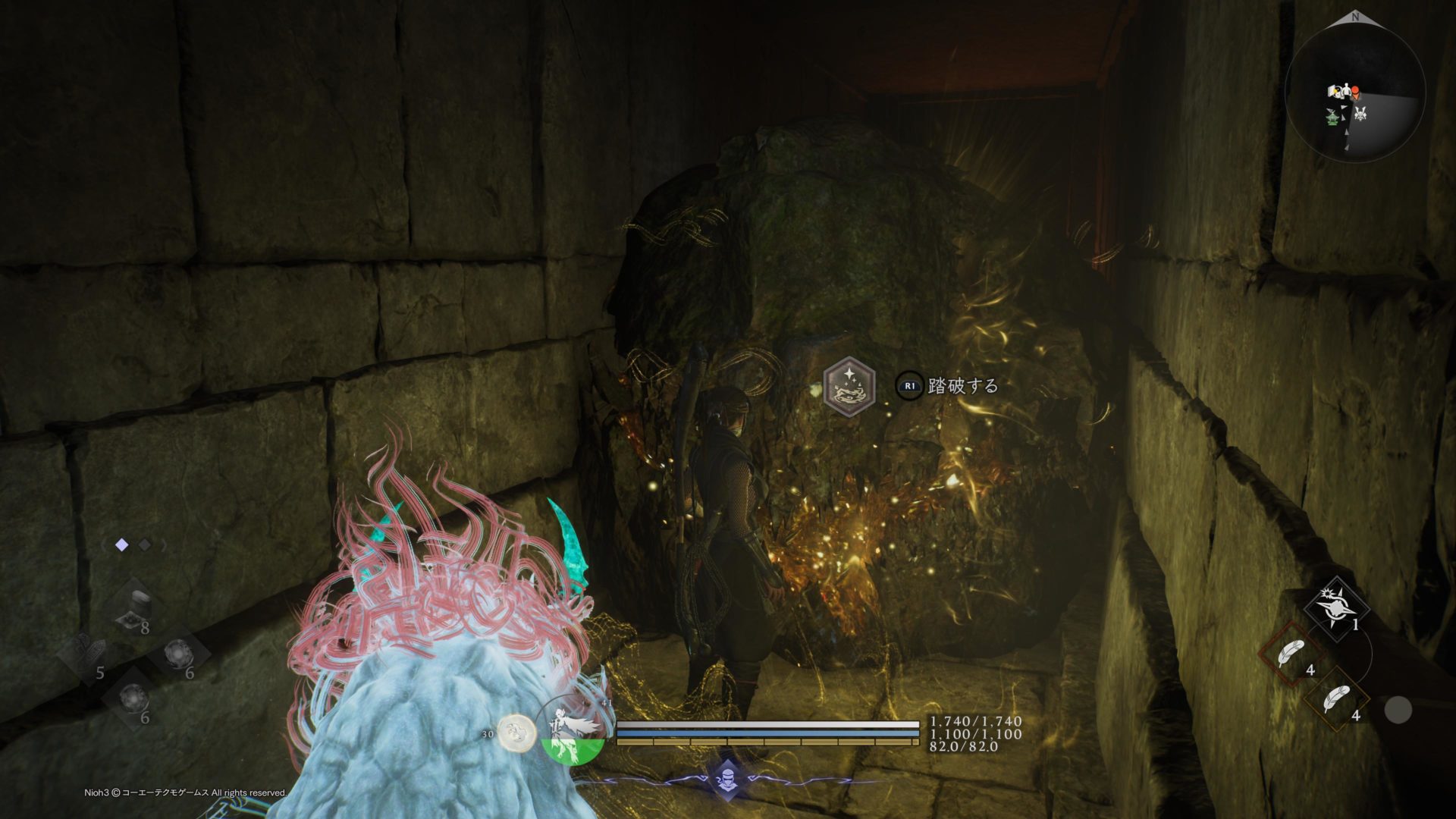Open the circular minimap
This screenshot has width=1456, height=819.
pos(1355,93)
